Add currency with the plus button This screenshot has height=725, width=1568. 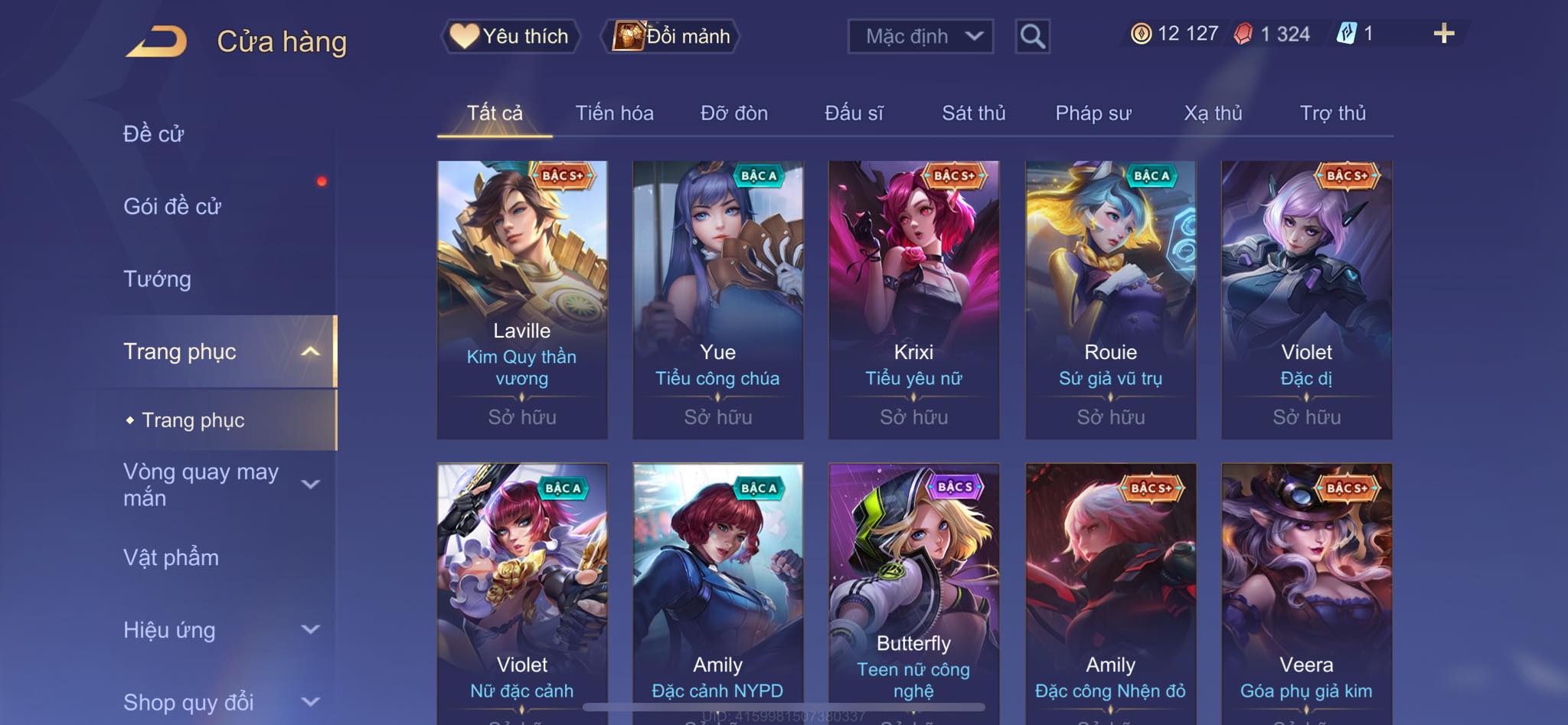1443,34
